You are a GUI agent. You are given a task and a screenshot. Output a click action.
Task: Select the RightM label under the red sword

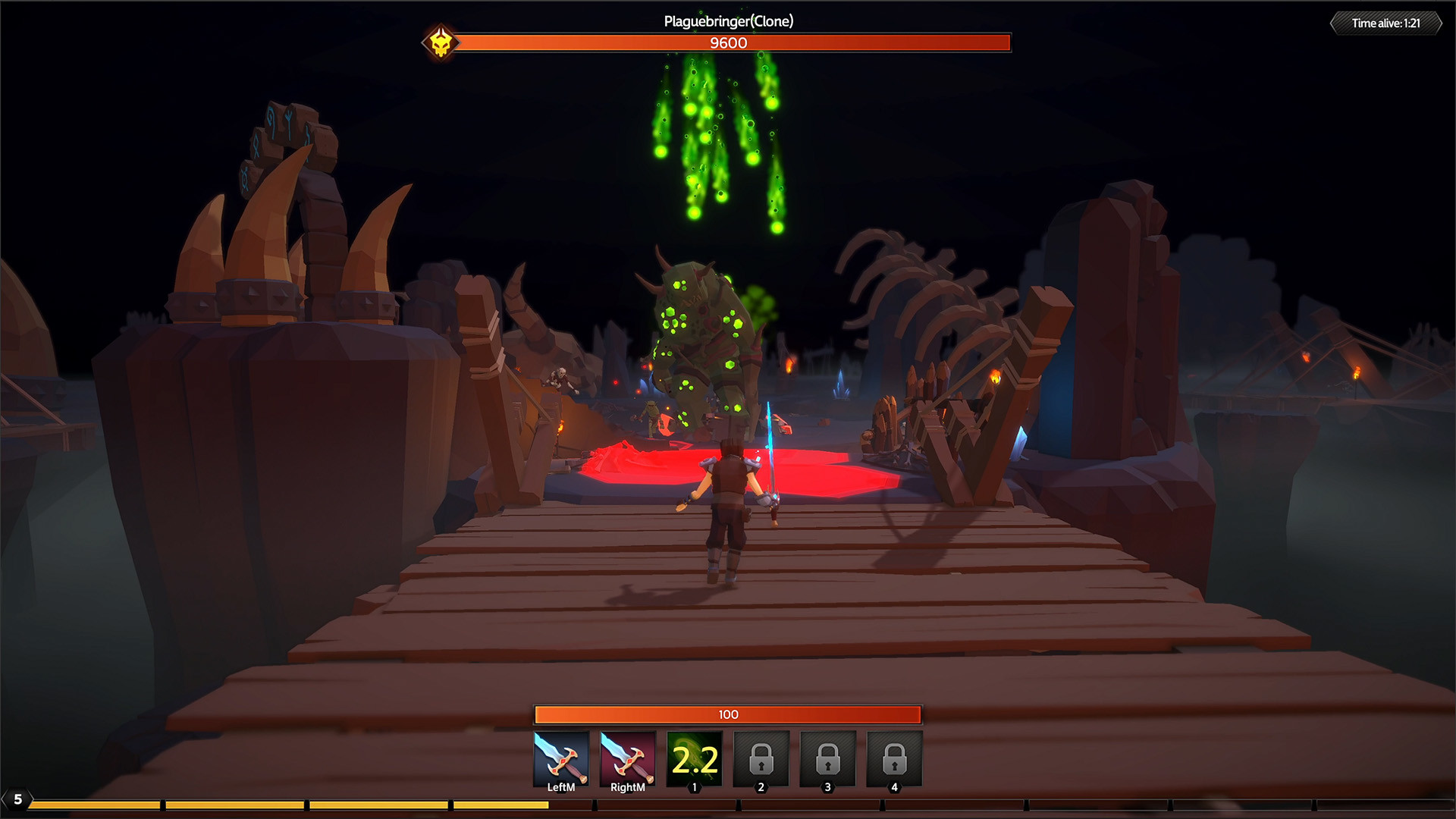(x=628, y=786)
